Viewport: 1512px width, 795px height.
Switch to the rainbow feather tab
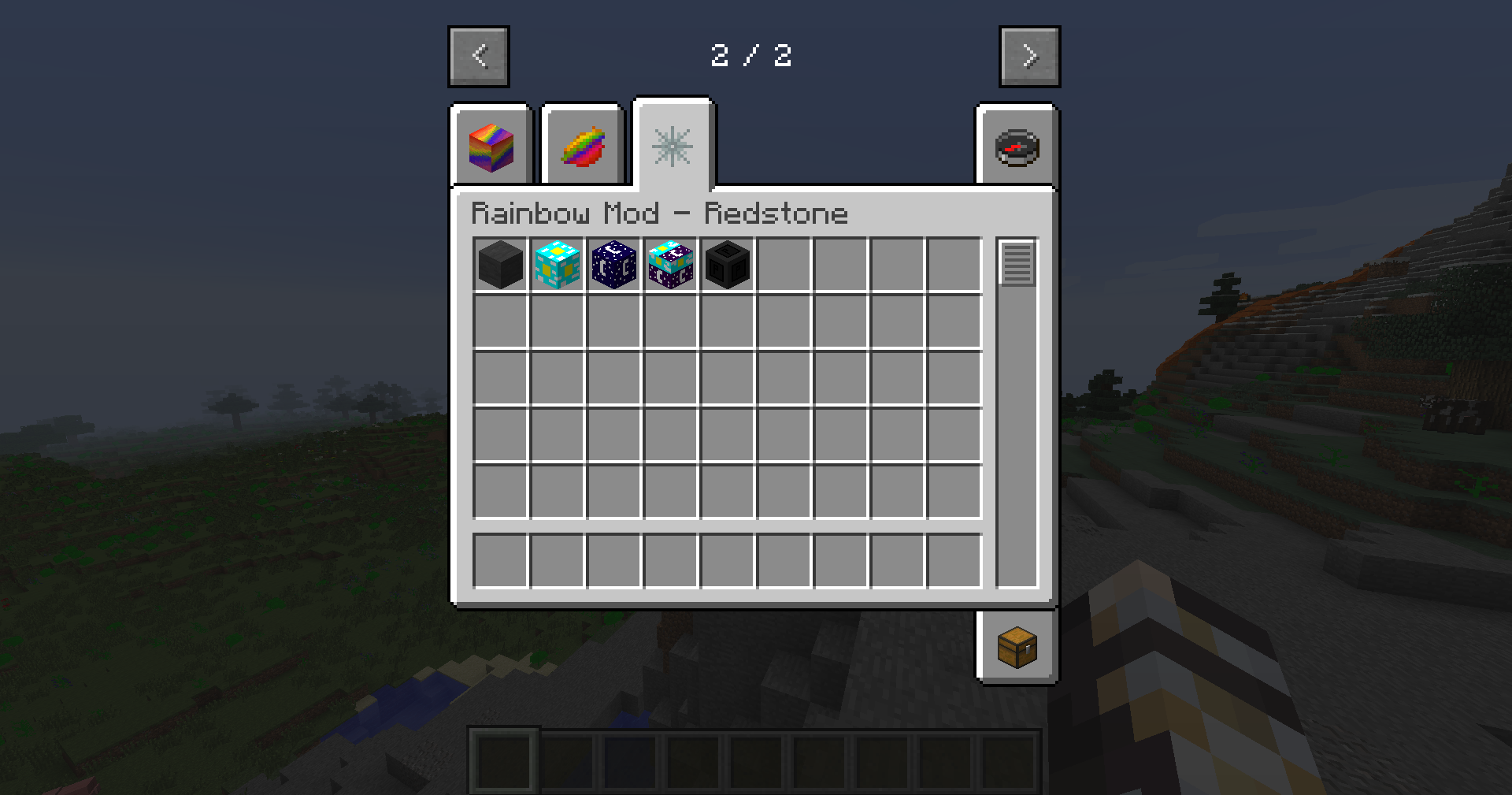coord(580,146)
